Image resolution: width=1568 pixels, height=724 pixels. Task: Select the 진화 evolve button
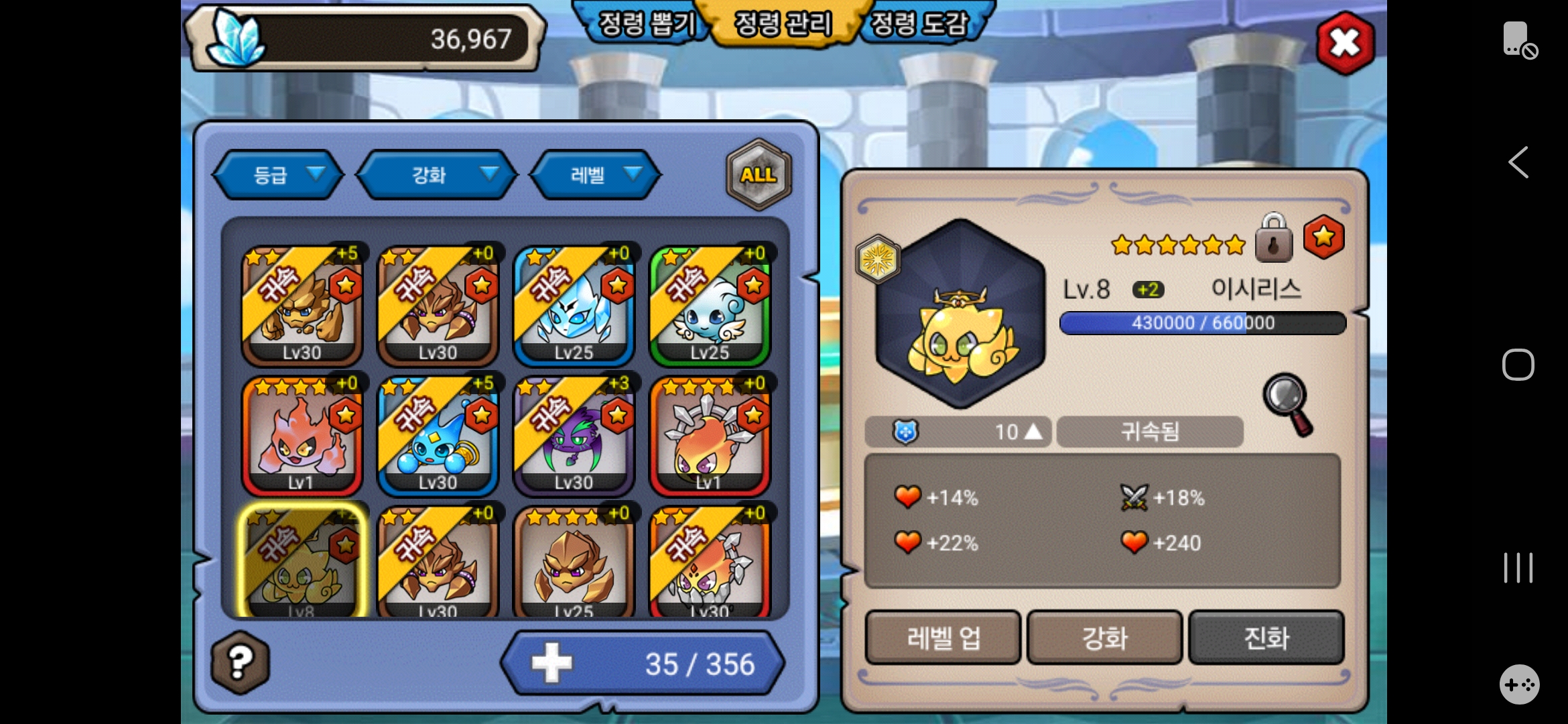(1266, 638)
